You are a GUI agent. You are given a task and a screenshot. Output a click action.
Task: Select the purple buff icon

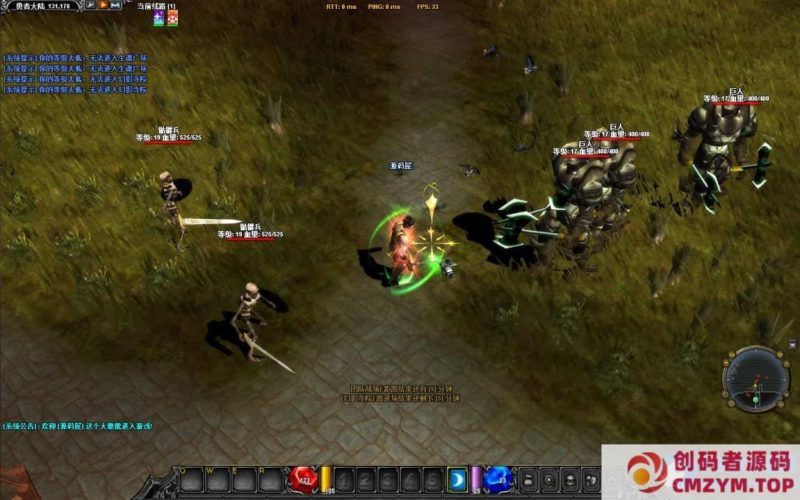tap(158, 20)
